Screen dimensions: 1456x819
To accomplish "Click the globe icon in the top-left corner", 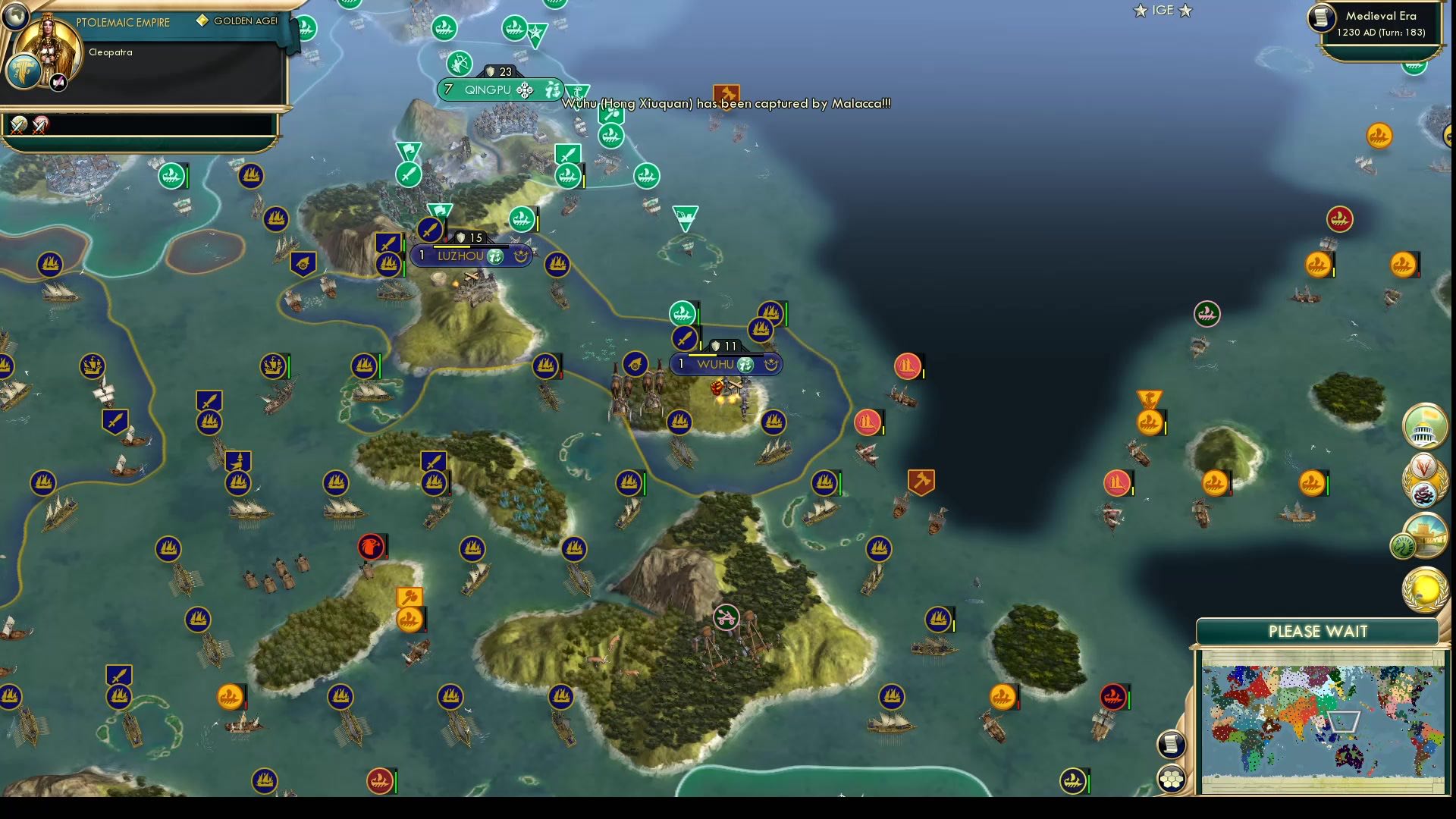I will tap(17, 17).
